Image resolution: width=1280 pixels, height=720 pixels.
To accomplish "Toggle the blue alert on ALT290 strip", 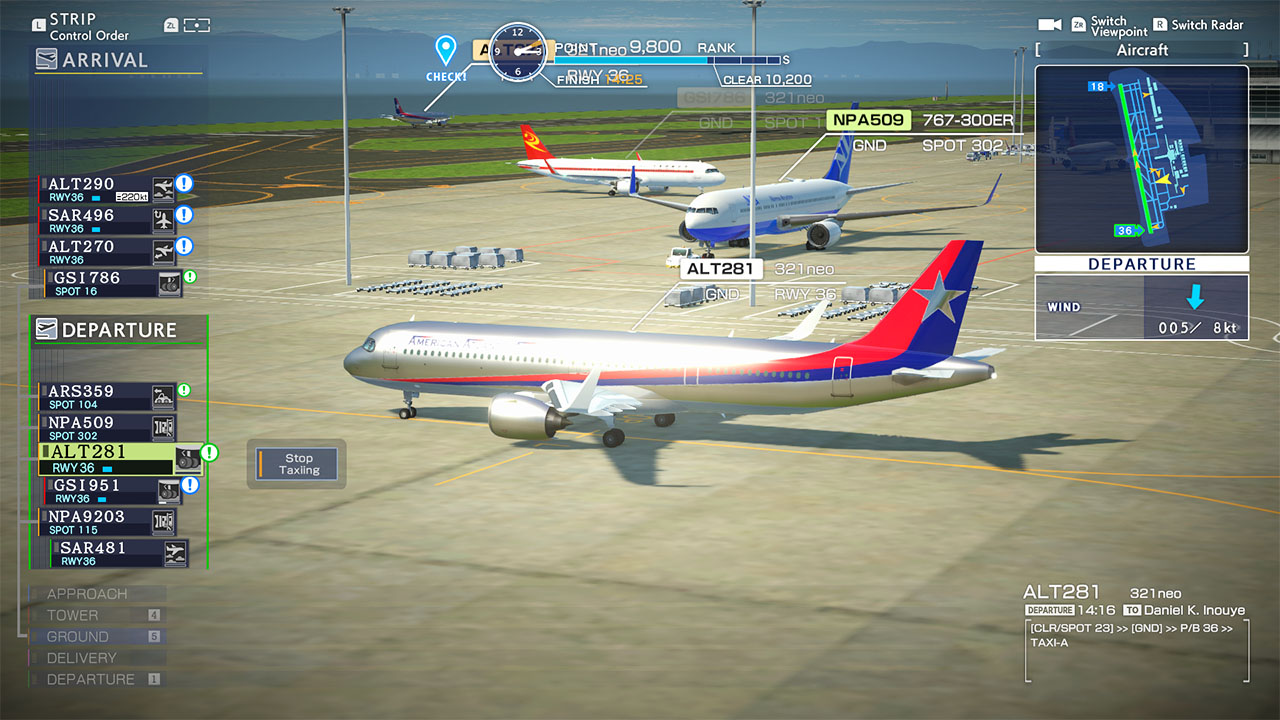I will 184,183.
